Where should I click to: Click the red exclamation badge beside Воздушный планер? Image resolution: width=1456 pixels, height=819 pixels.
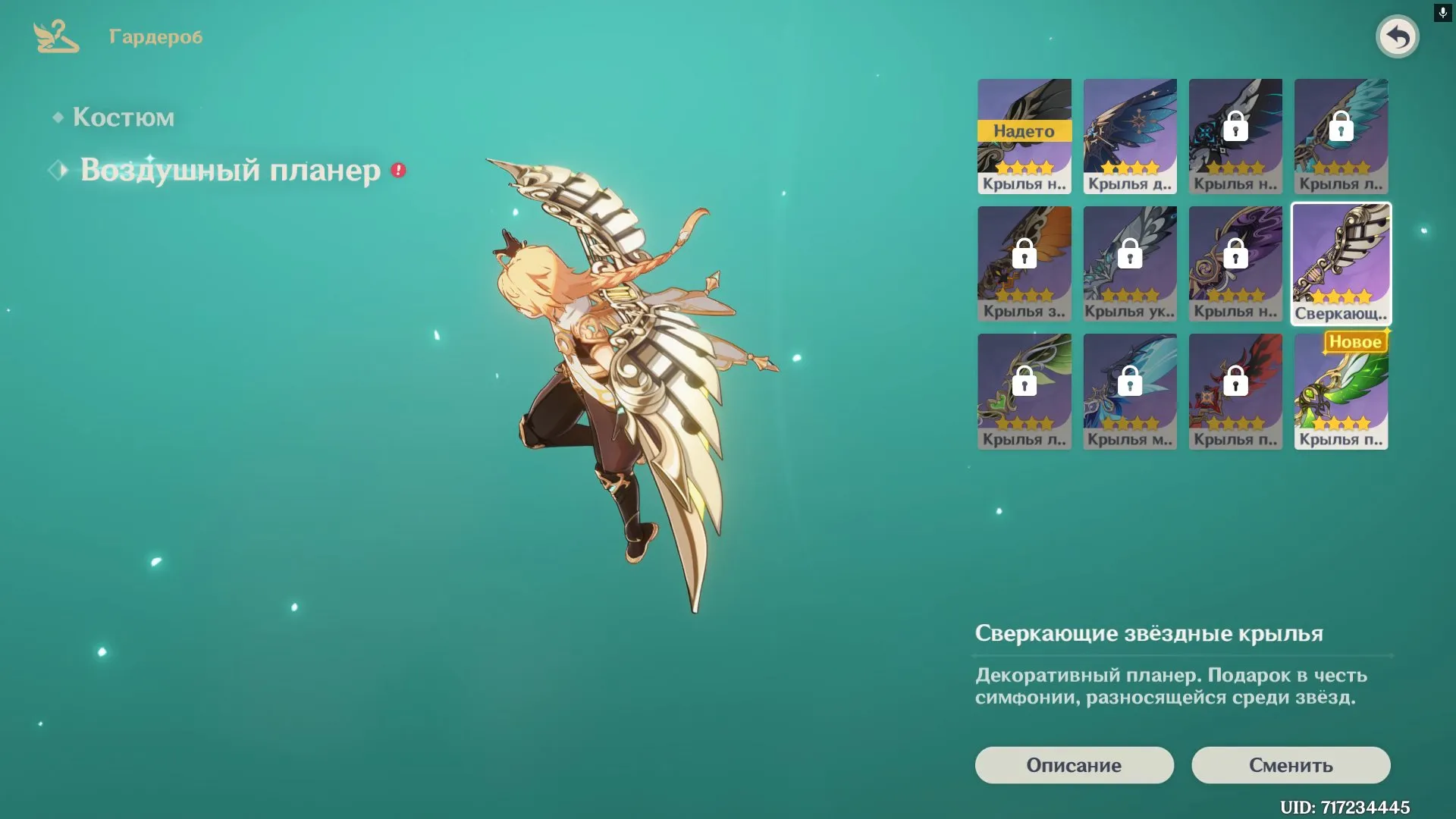tap(397, 170)
